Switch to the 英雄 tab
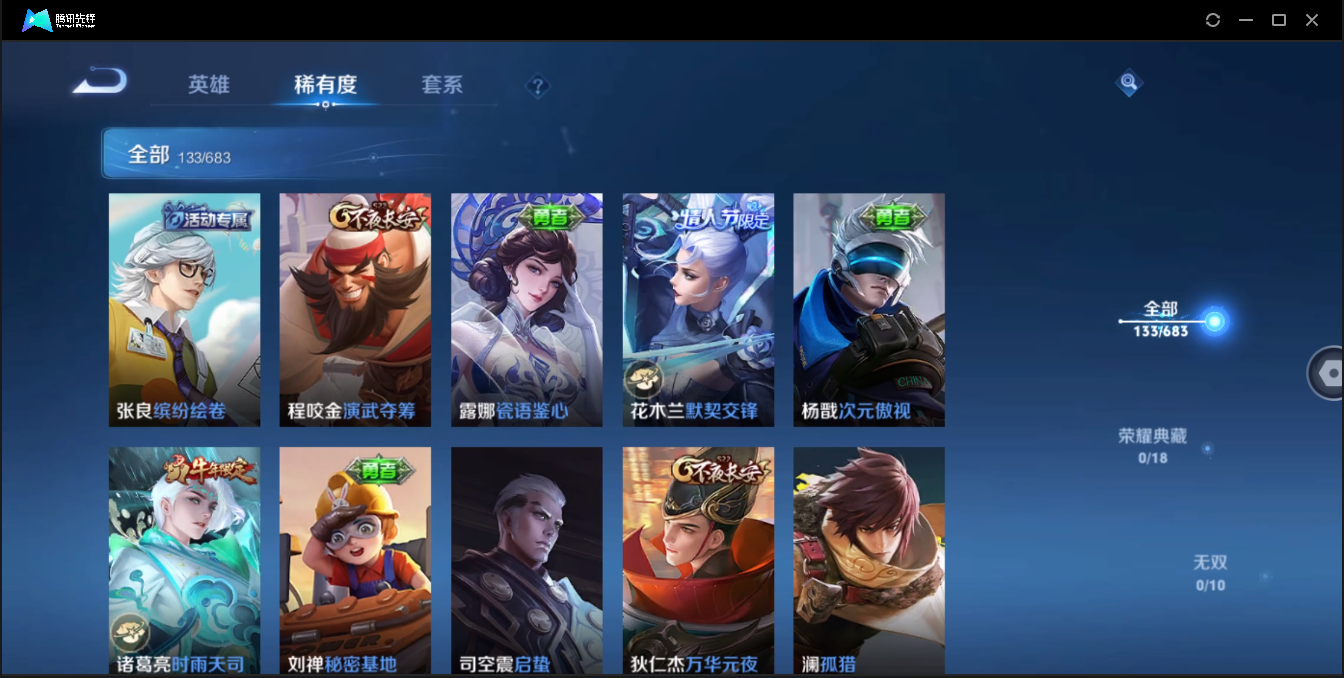Viewport: 1344px width, 678px height. (209, 85)
